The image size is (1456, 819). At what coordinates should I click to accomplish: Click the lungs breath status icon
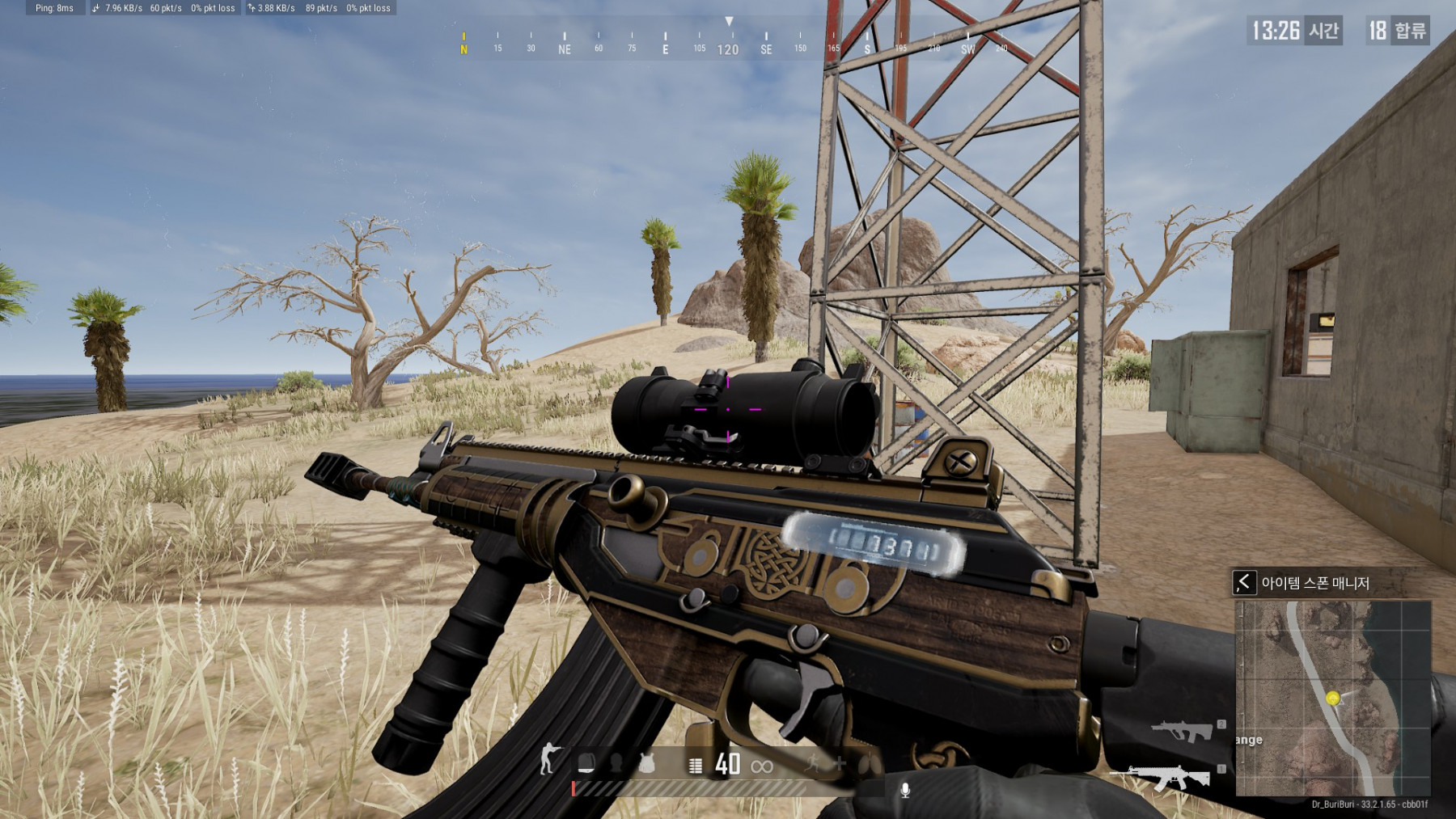868,762
